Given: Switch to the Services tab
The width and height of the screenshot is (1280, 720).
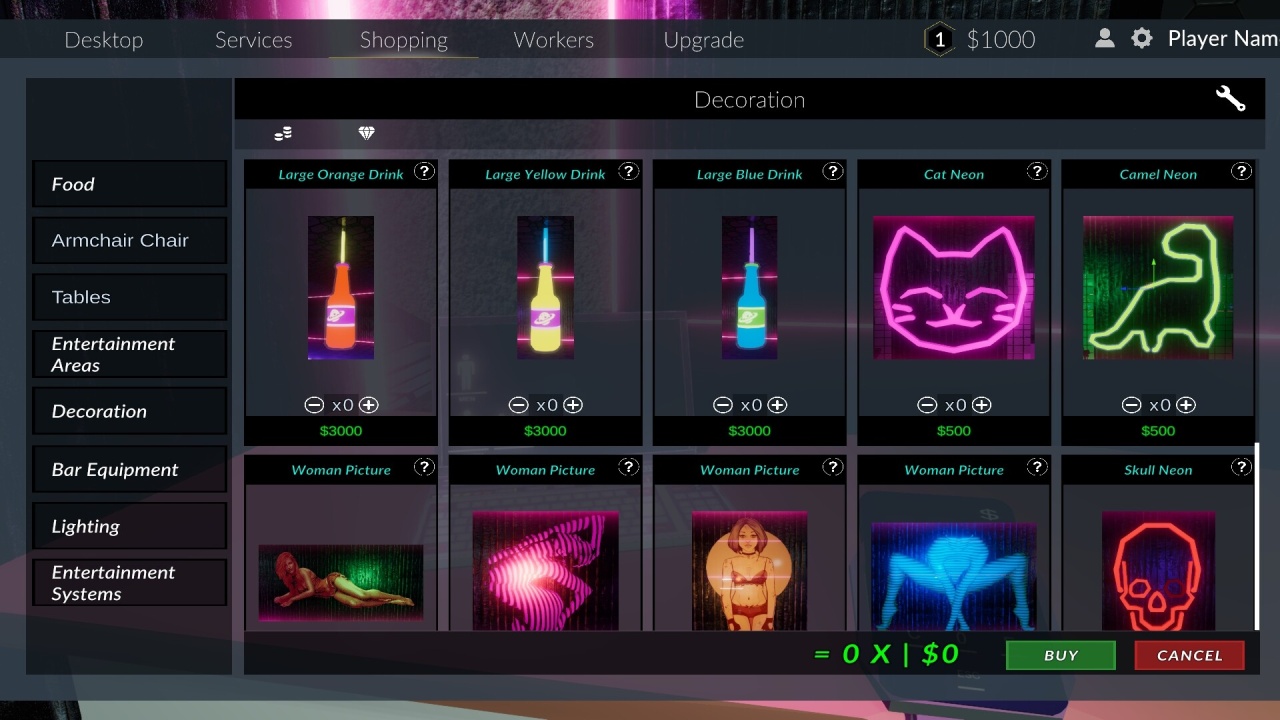Looking at the screenshot, I should click(x=254, y=40).
